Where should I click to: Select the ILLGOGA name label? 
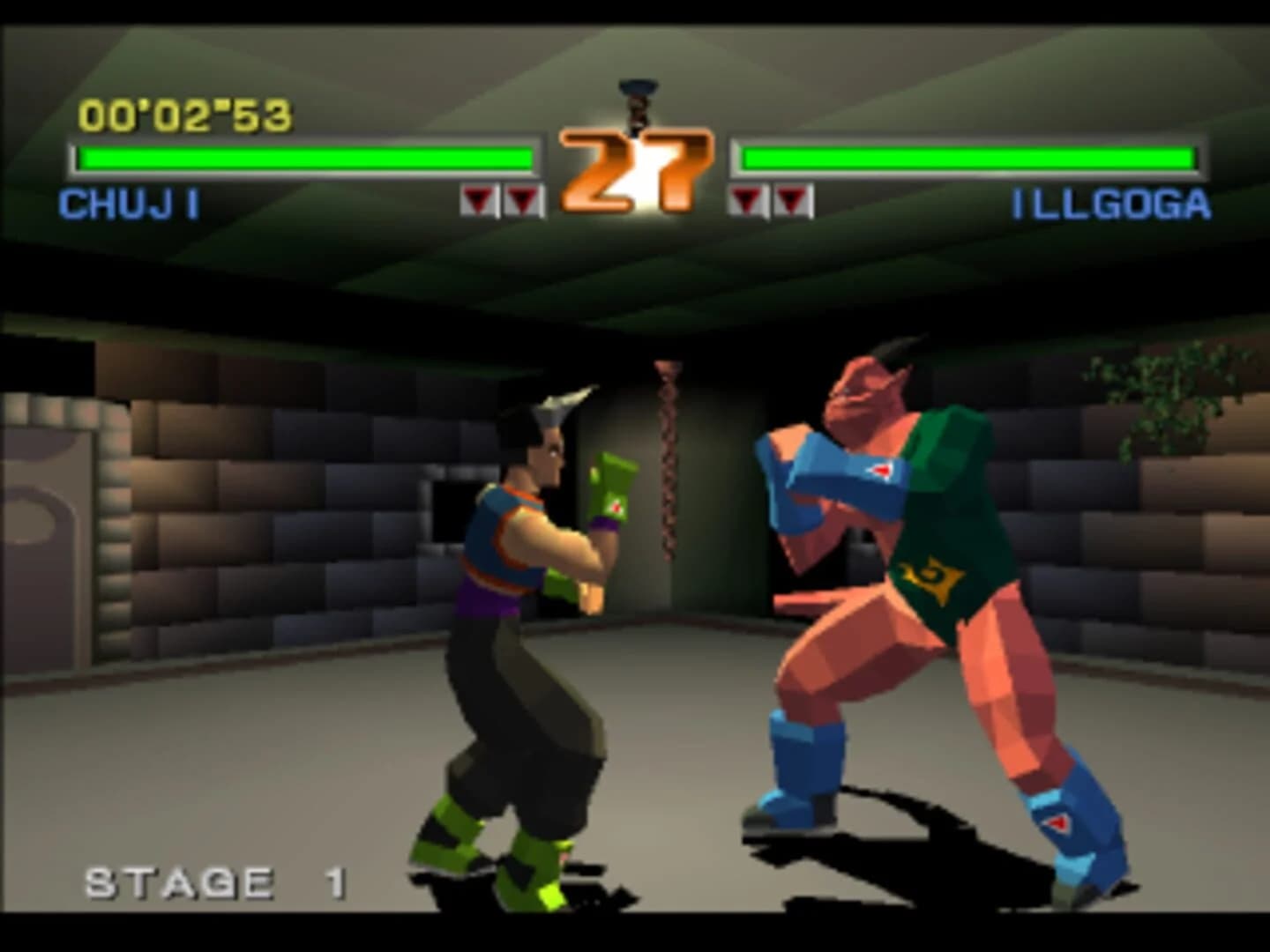point(1109,203)
